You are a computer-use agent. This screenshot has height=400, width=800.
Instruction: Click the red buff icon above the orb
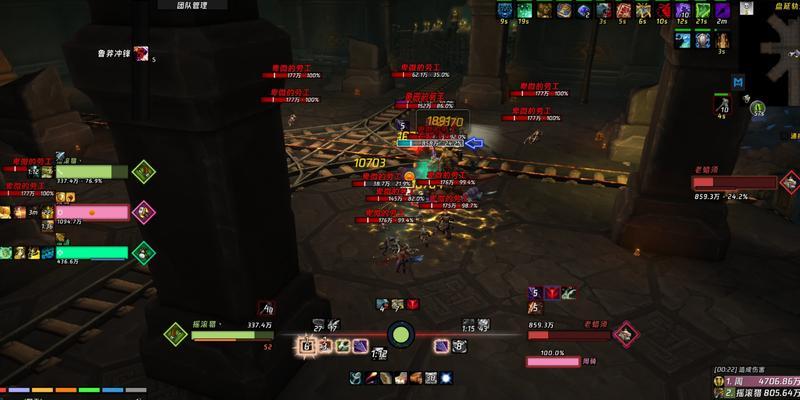tap(413, 304)
